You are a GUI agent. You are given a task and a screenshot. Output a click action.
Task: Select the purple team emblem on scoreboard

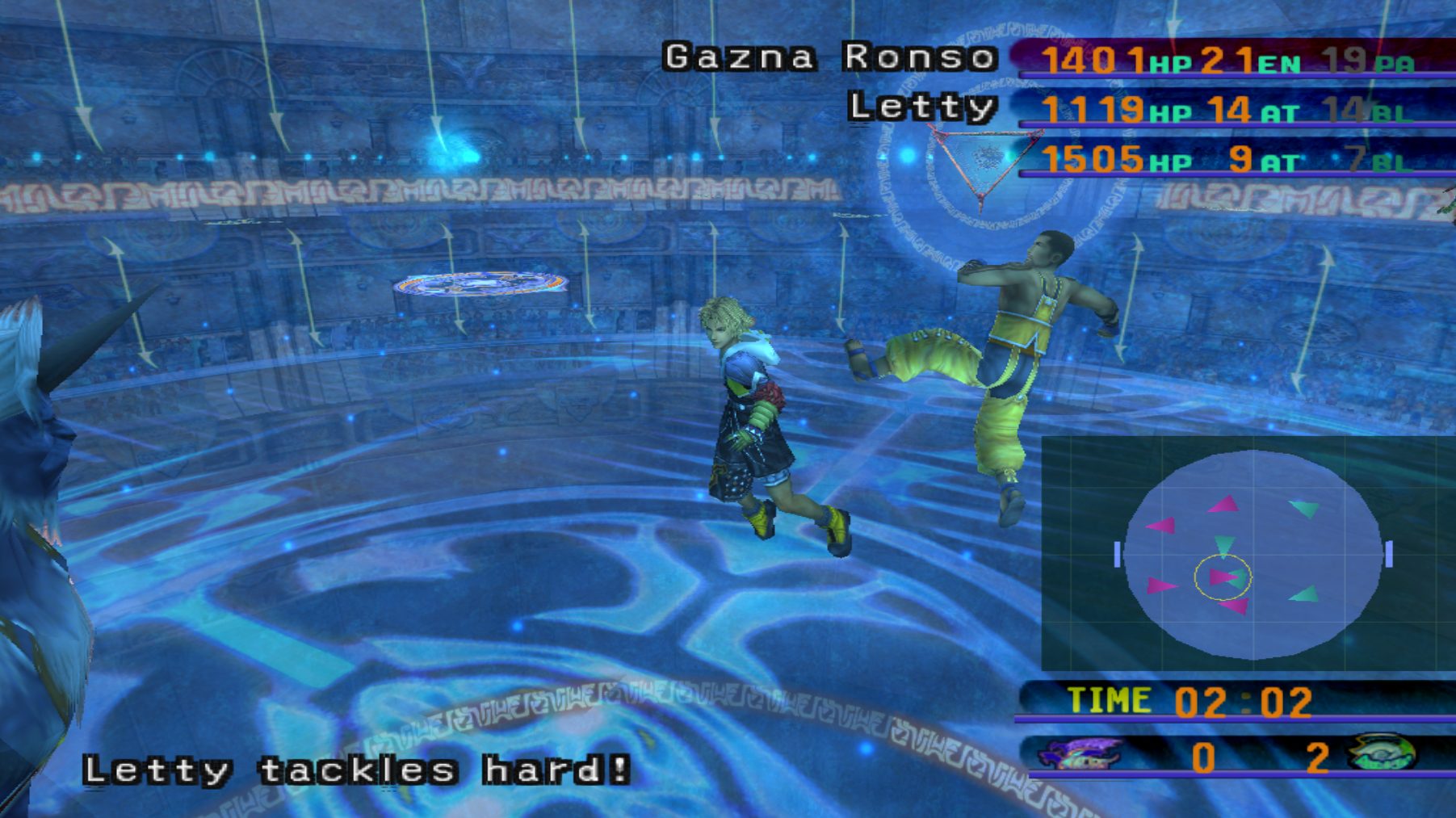point(1079,754)
